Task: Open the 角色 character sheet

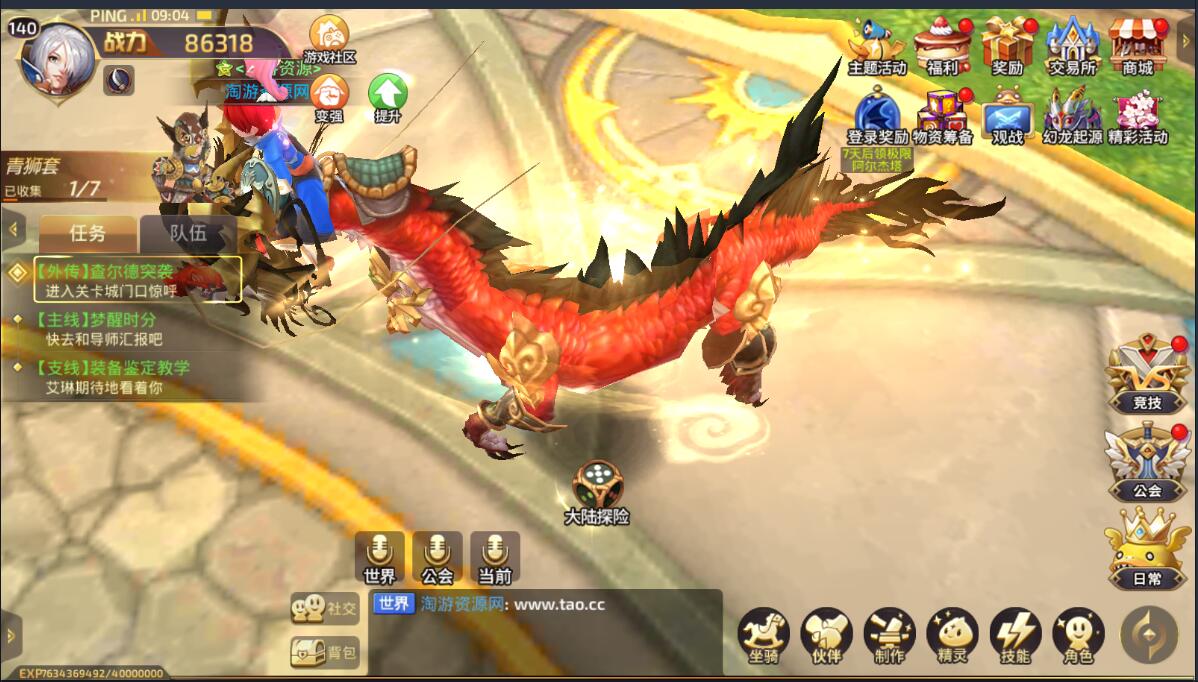Action: [x=1078, y=636]
